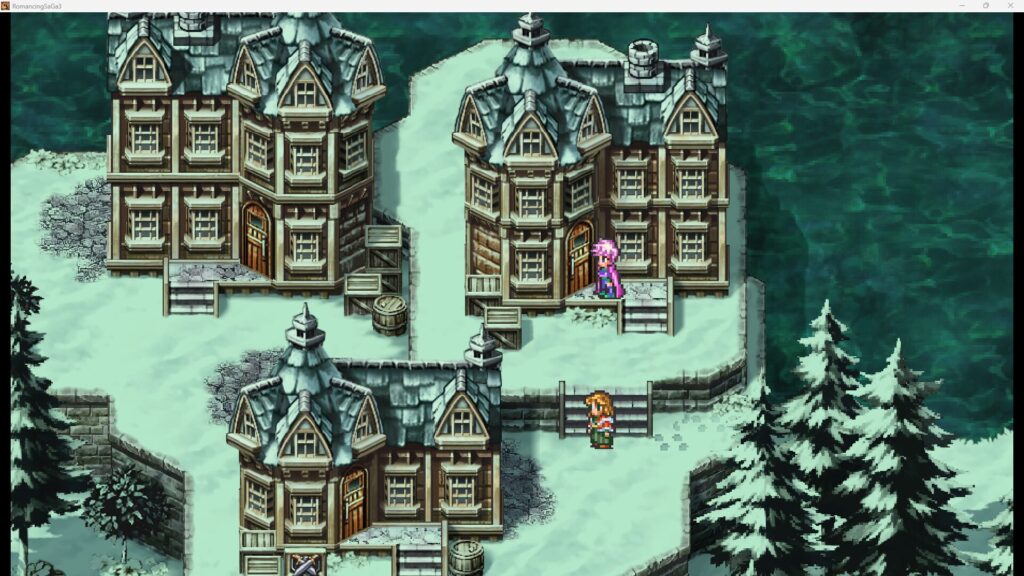The height and width of the screenshot is (576, 1024).
Task: Minimize the game window
Action: 961,6
